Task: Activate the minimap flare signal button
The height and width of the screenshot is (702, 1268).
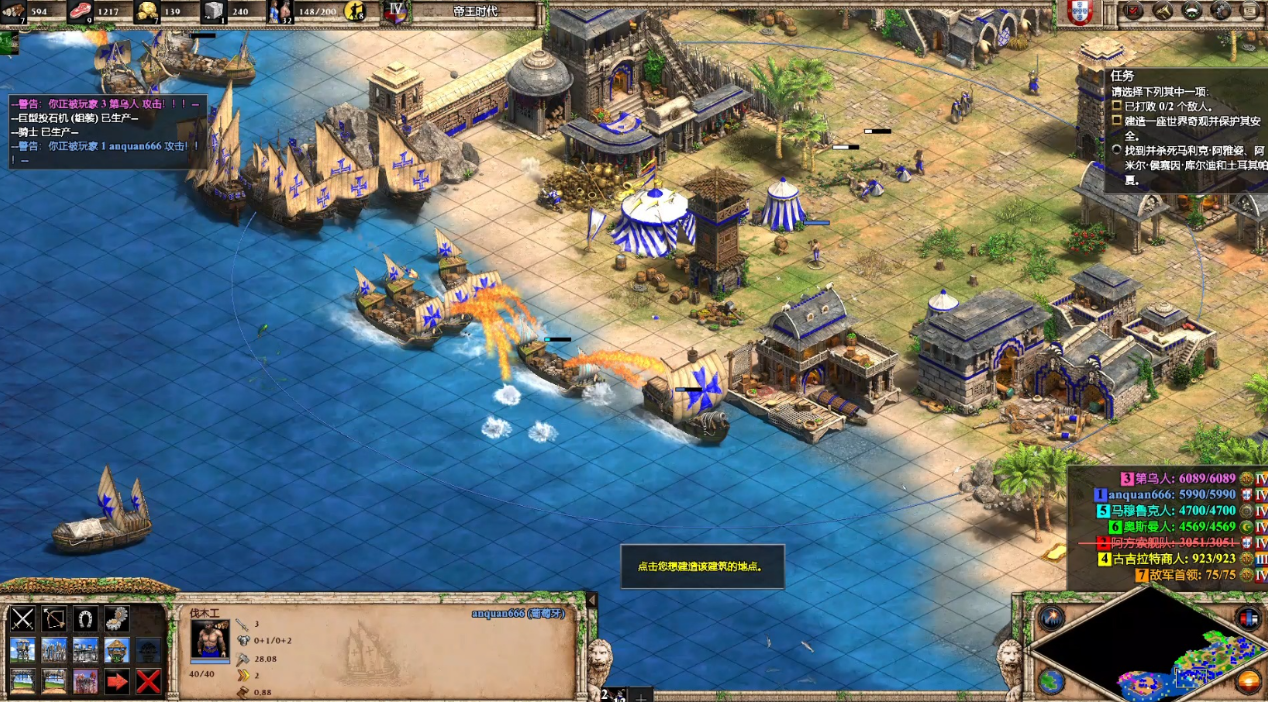Action: pos(1050,618)
